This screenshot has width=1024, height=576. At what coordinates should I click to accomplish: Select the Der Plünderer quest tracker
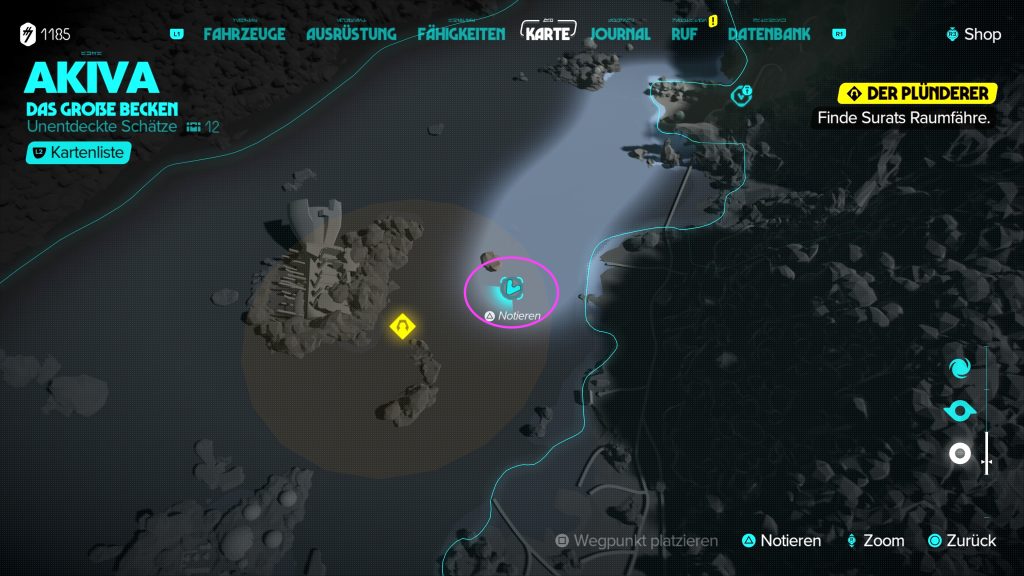[x=918, y=94]
